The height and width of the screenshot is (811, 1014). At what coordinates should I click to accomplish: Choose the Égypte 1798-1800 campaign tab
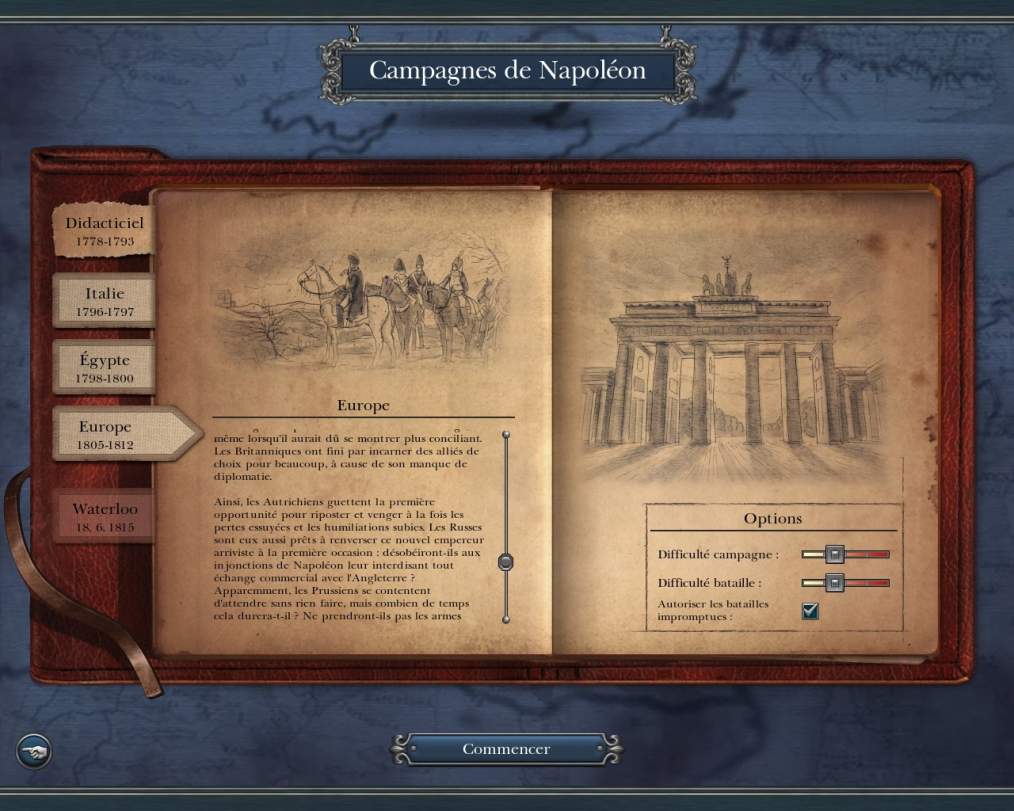[x=104, y=368]
